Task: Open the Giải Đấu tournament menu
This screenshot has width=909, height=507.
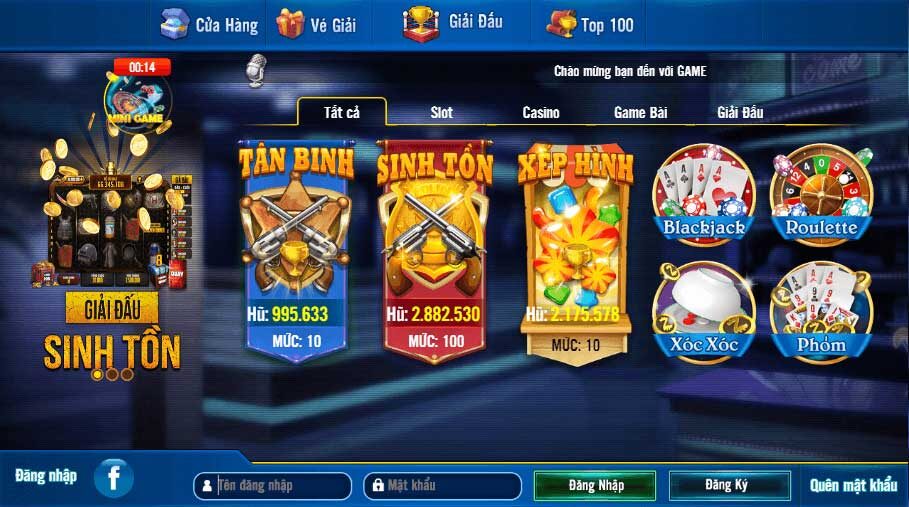Action: click(453, 22)
